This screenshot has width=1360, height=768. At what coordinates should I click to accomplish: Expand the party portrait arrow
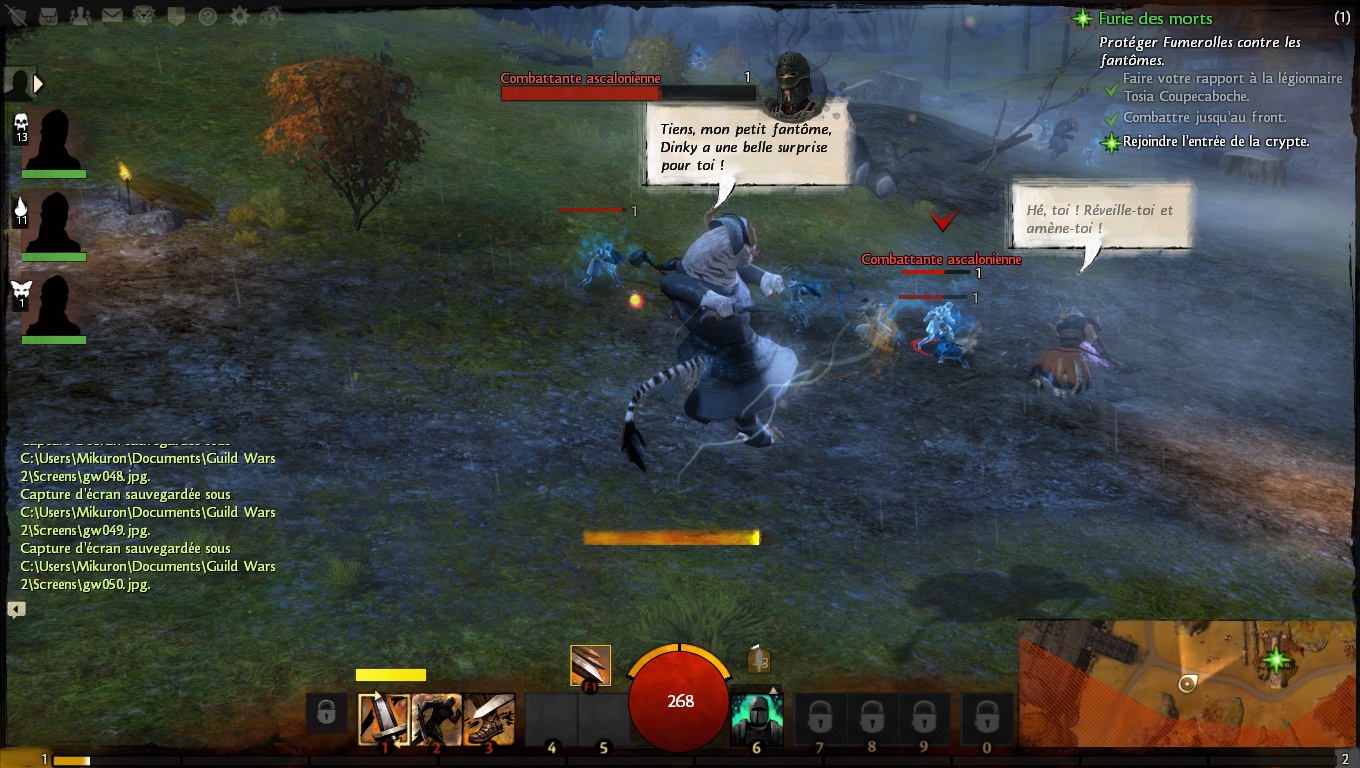(39, 84)
